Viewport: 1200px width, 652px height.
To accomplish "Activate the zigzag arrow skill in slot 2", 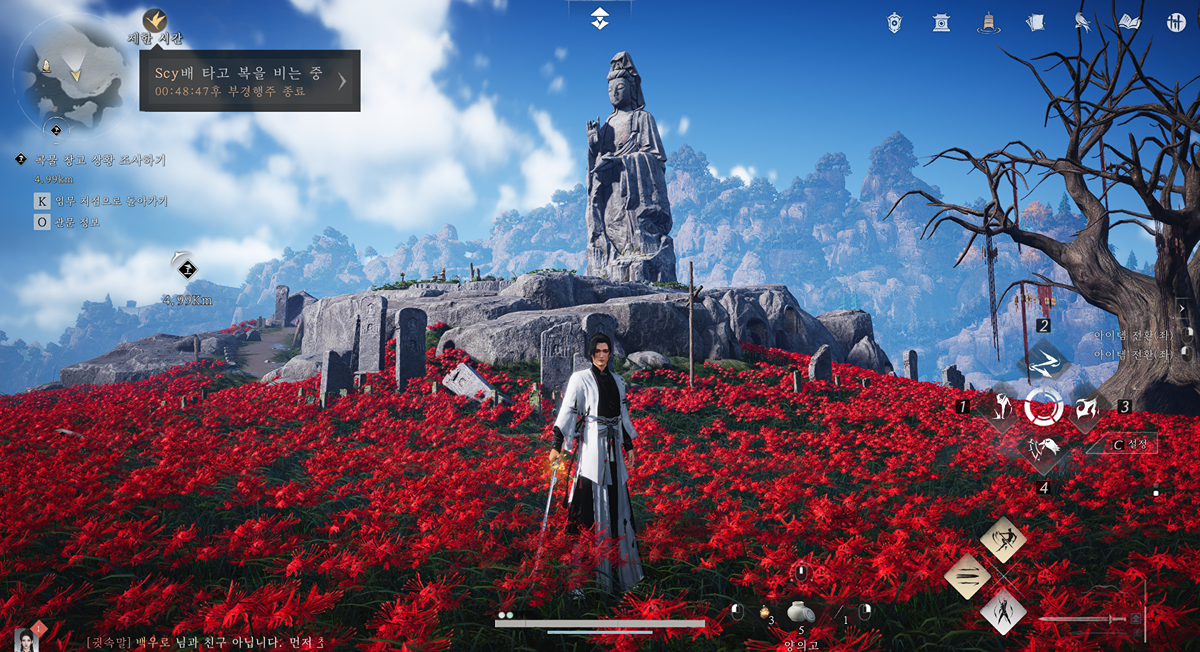I will pyautogui.click(x=1044, y=361).
